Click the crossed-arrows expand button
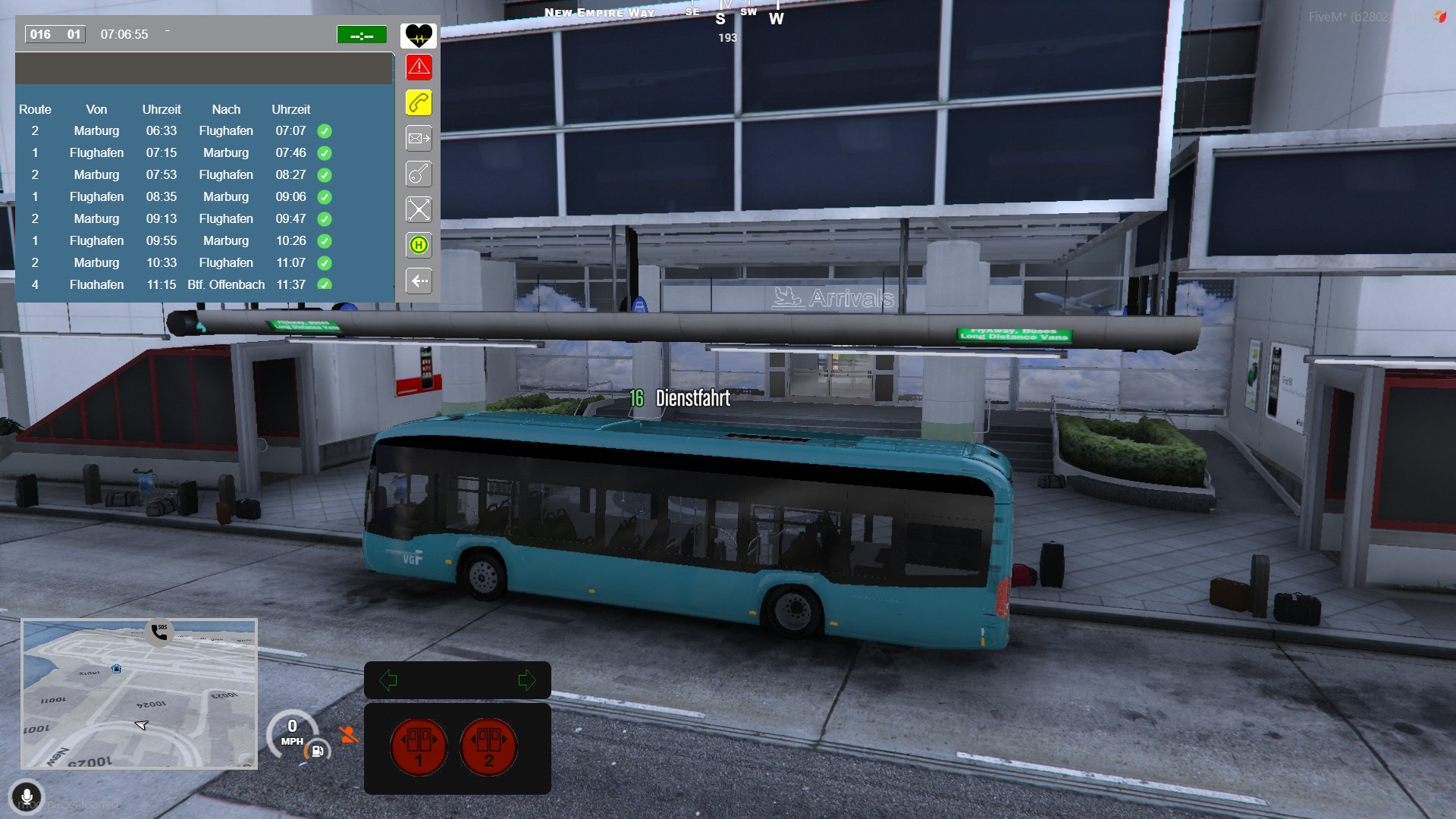Screen dimensions: 1456x819 (419, 209)
